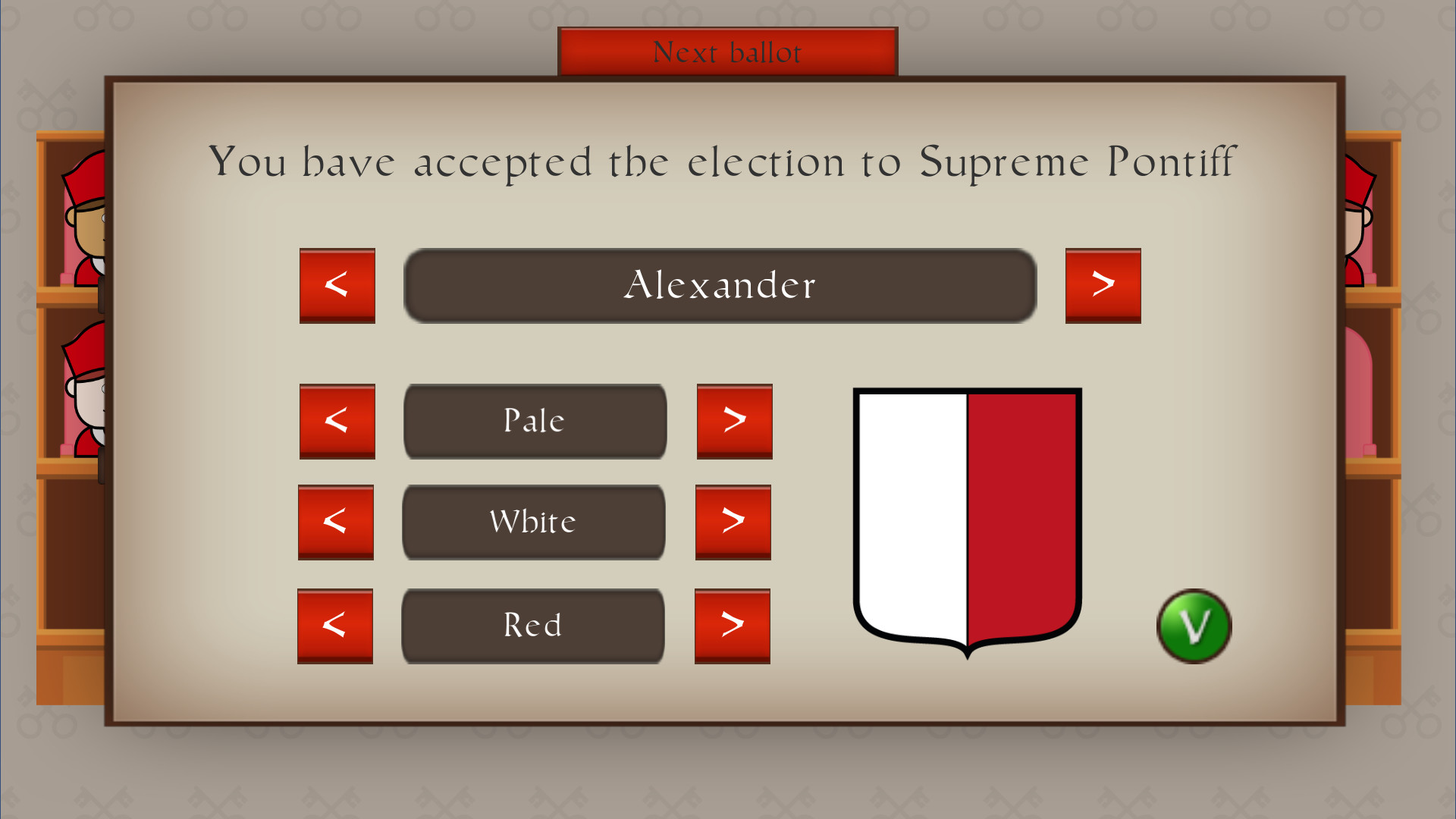
Task: Advance the Red color with its right arrow
Action: (732, 625)
